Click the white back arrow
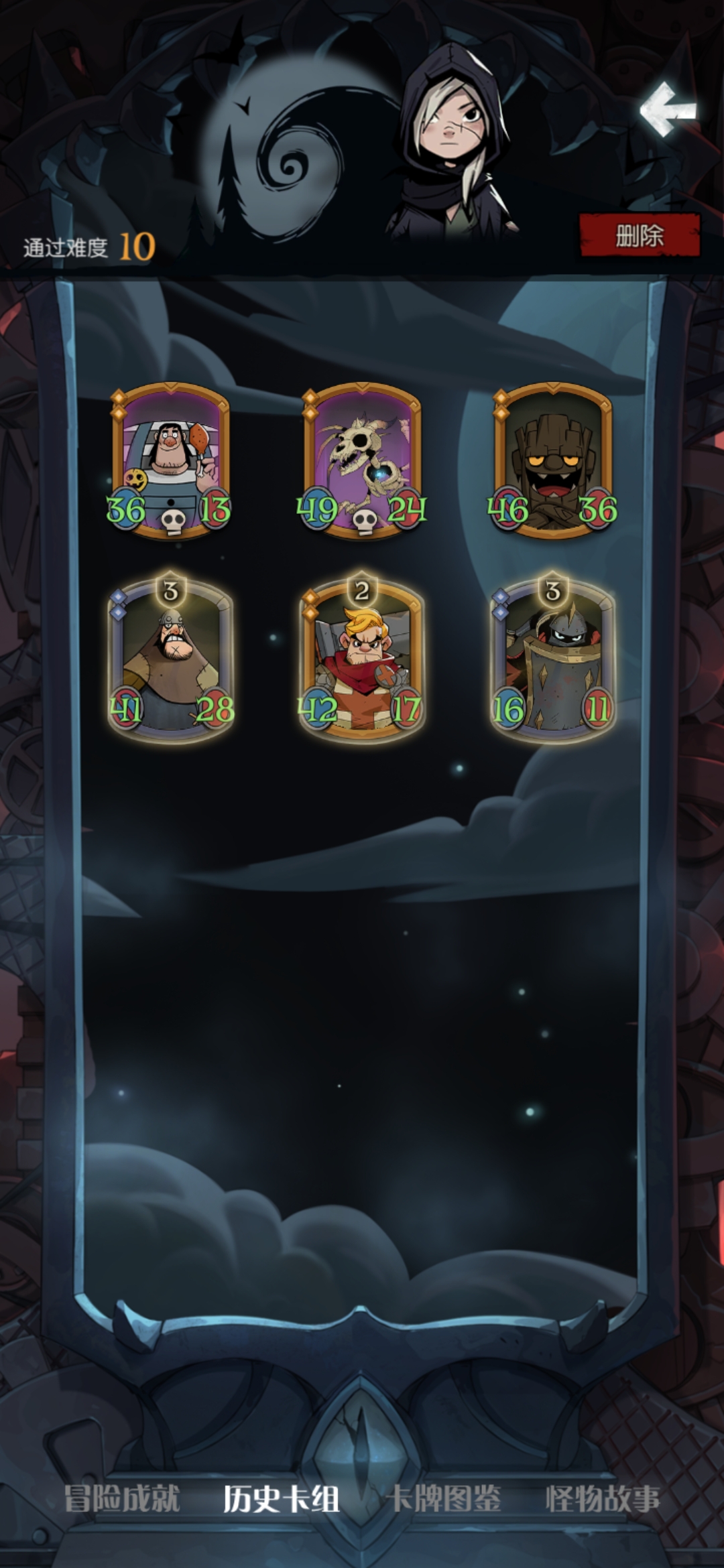 pos(668,110)
